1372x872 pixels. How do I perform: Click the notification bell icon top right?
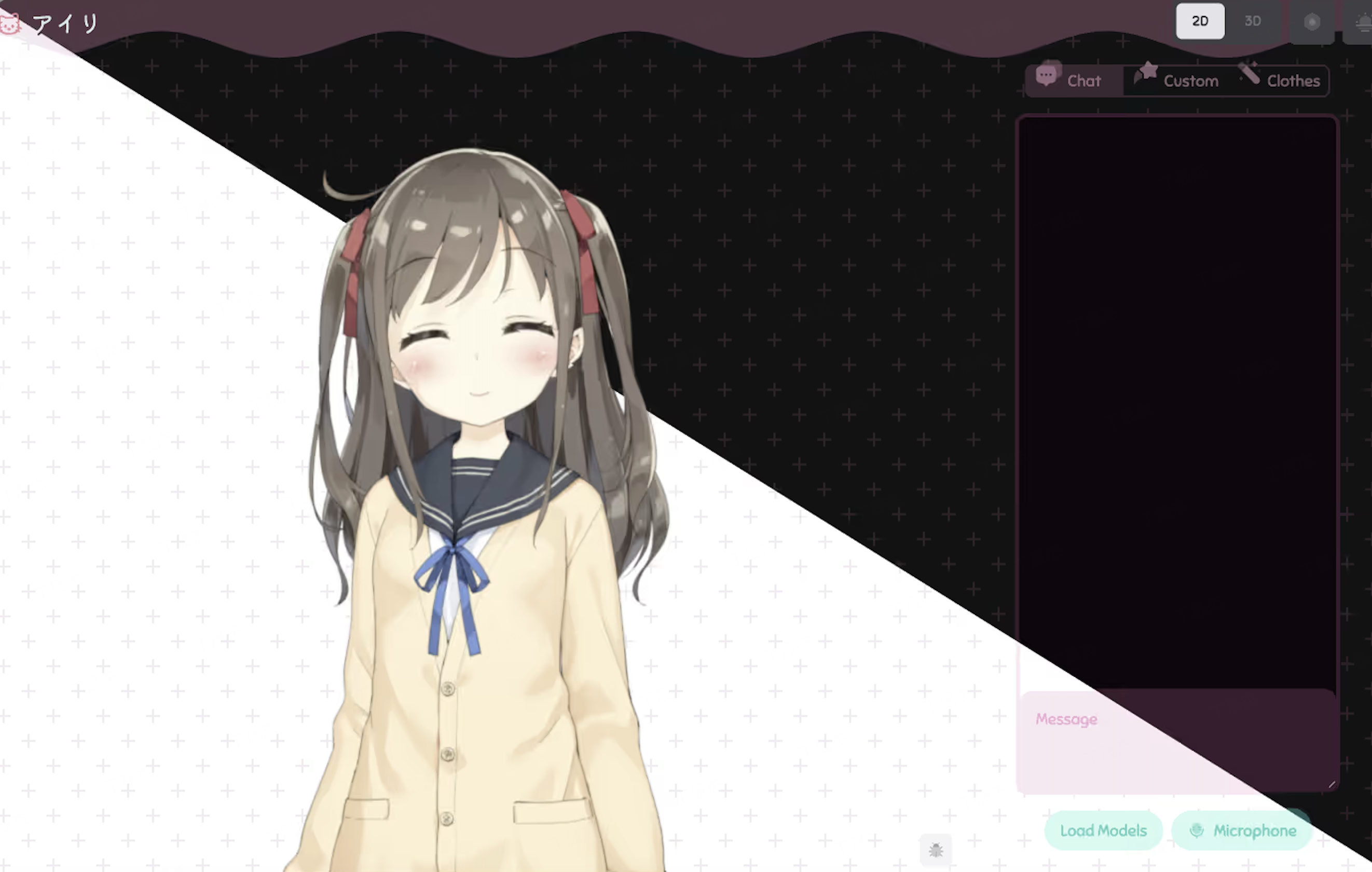click(1363, 22)
